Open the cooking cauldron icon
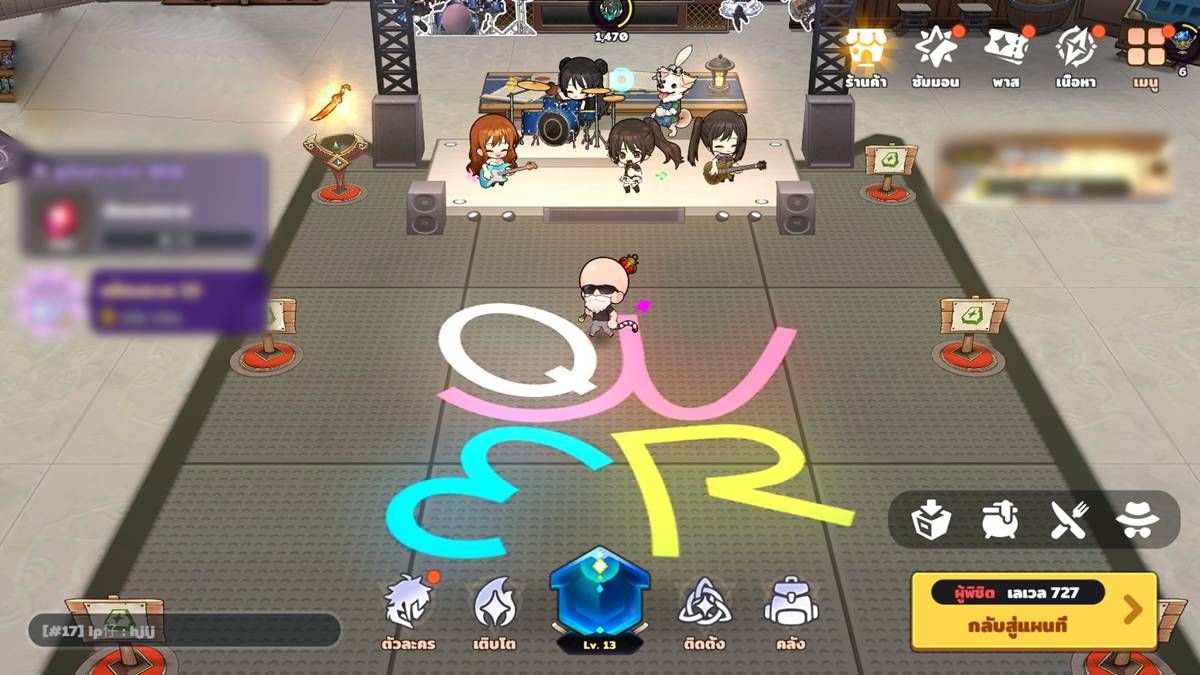 [999, 520]
